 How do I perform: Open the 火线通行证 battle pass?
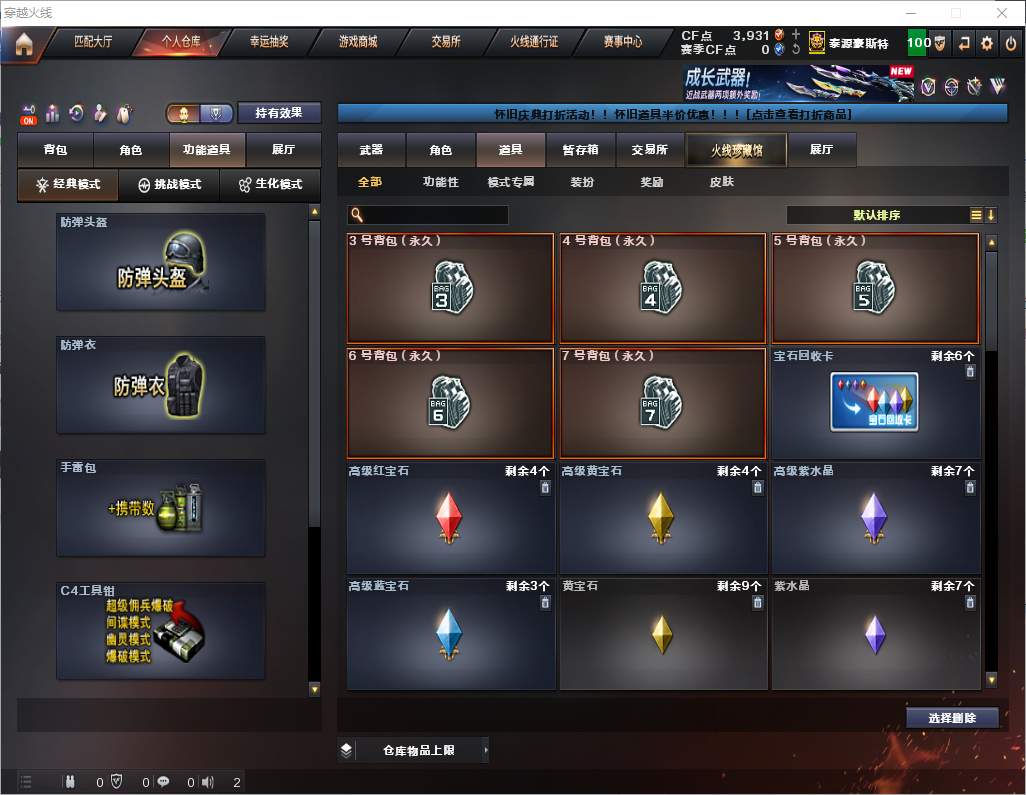tap(534, 43)
